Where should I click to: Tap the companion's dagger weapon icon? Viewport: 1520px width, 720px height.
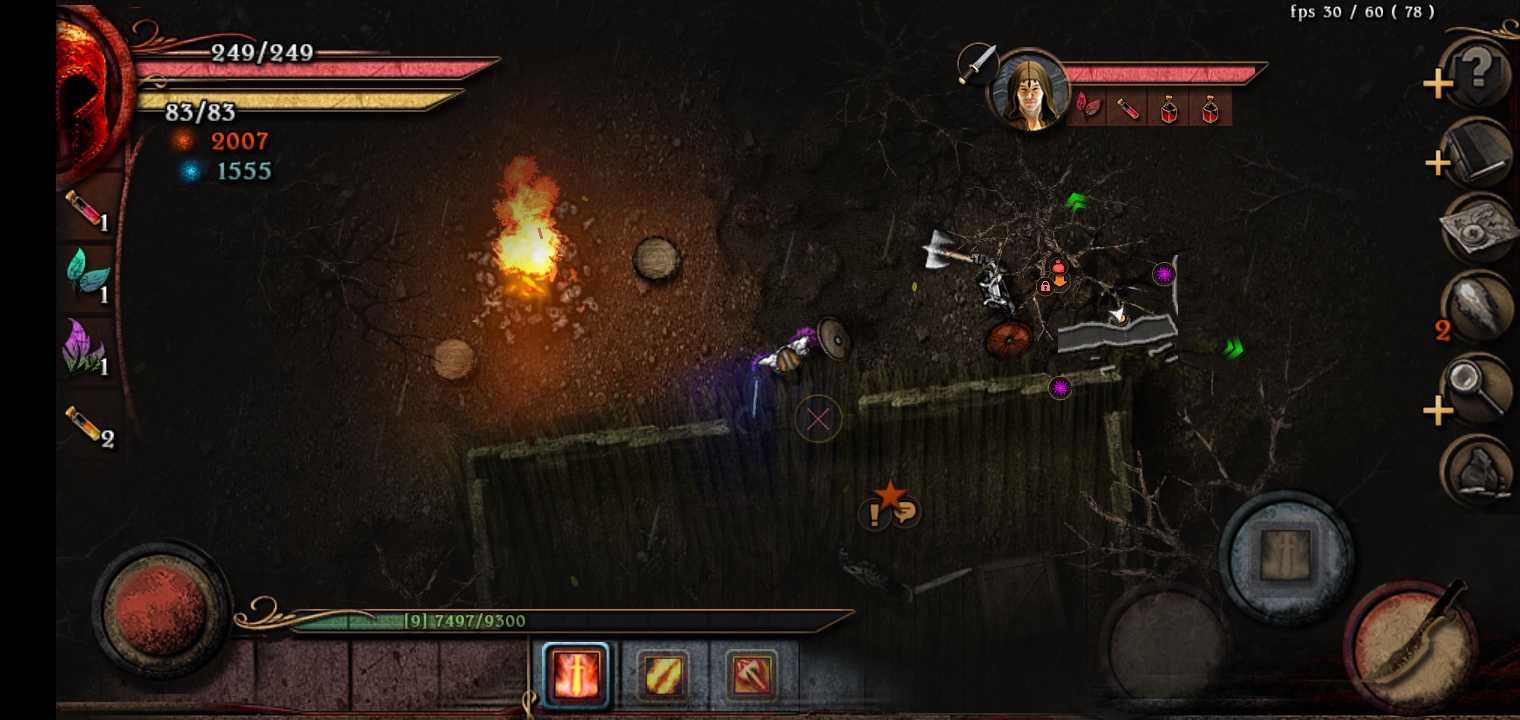977,63
